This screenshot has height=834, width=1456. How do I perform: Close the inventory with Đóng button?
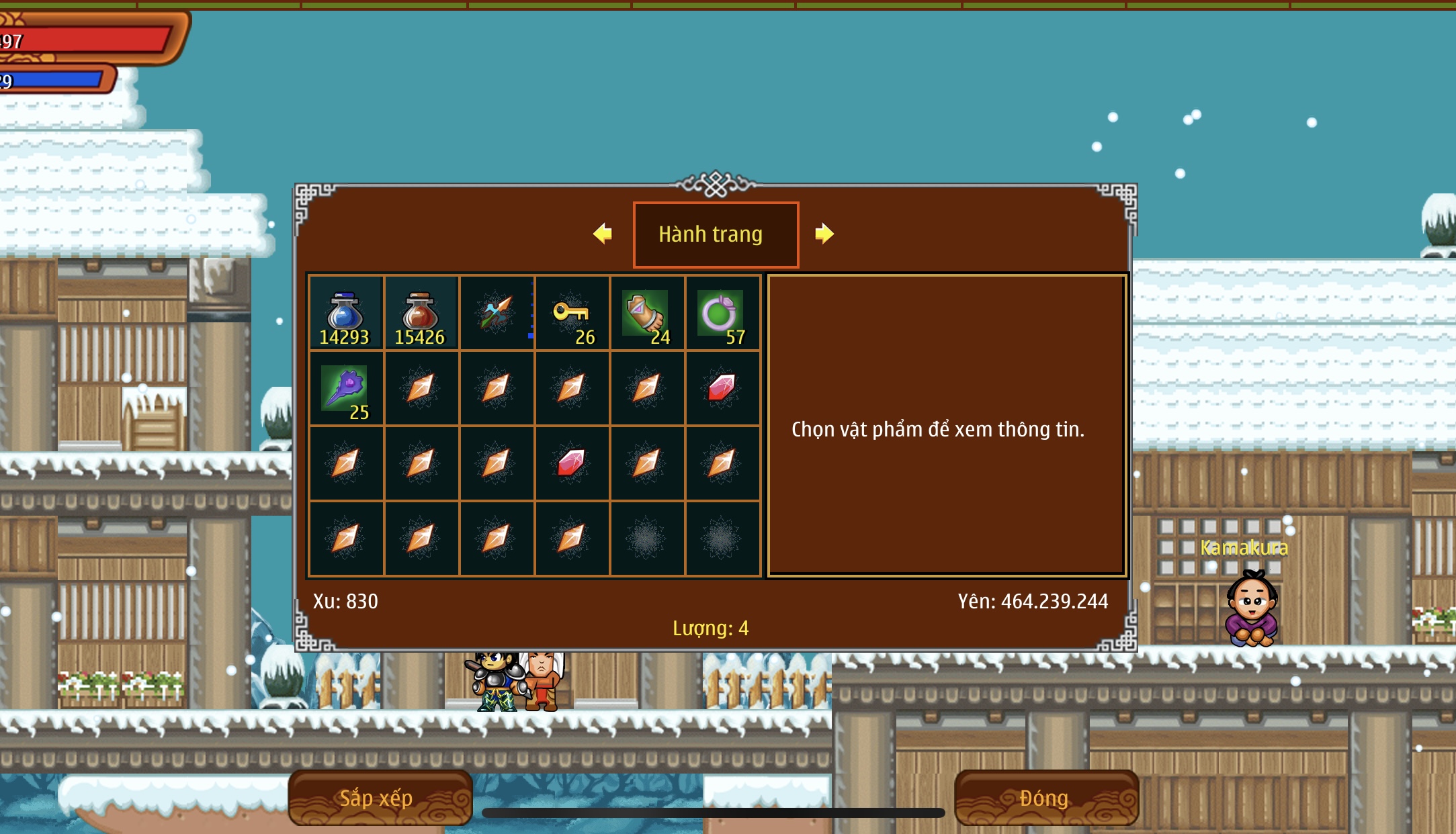point(1045,798)
